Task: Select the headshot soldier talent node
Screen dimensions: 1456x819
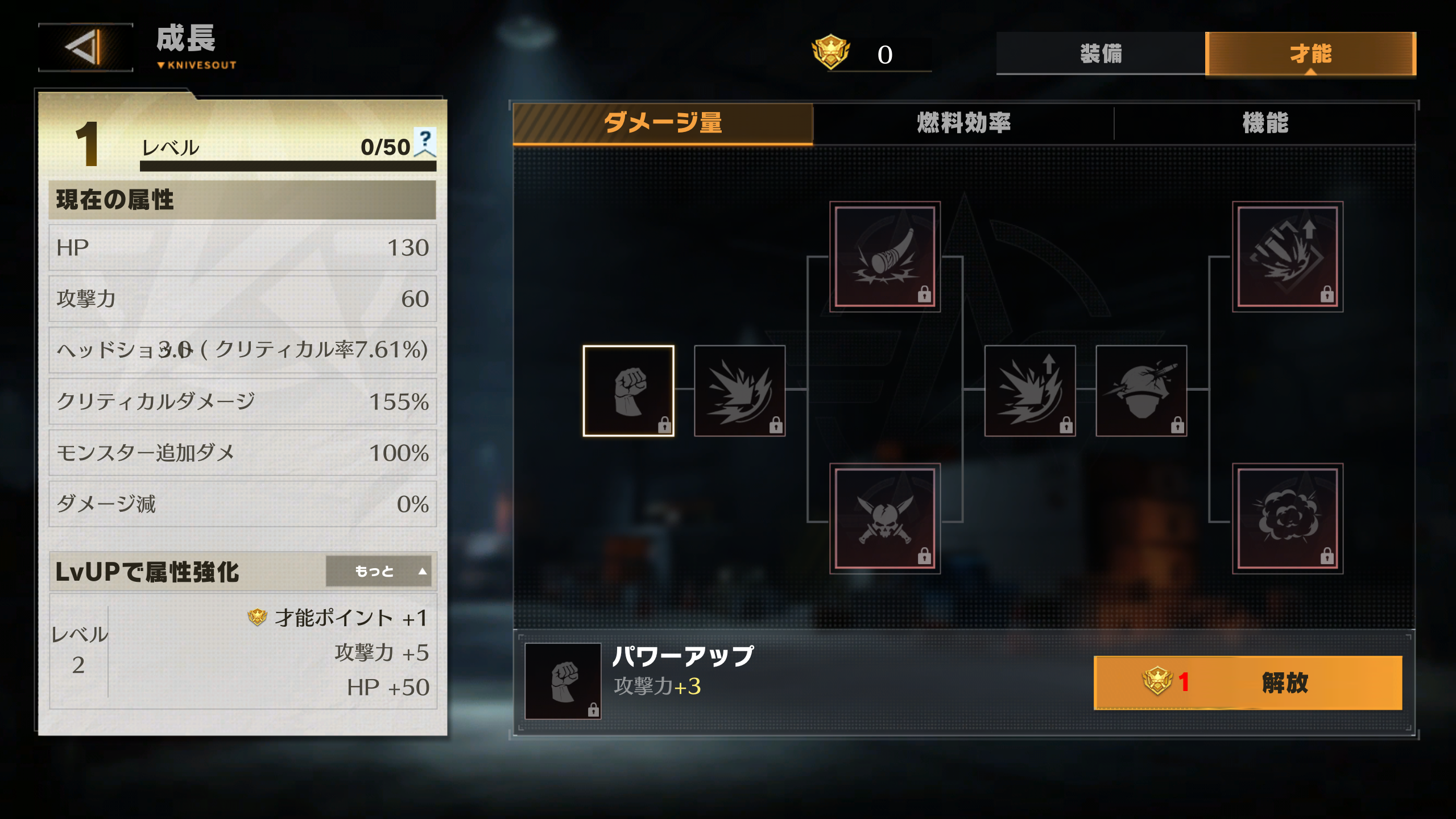Action: pos(1140,392)
